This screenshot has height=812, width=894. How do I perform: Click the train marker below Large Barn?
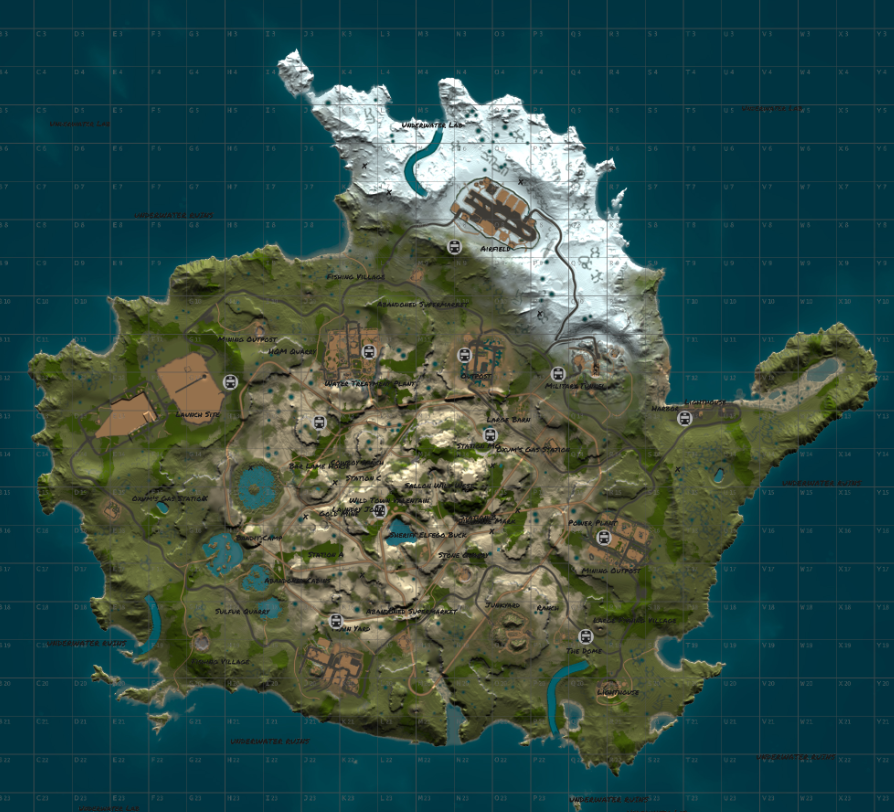[x=489, y=434]
